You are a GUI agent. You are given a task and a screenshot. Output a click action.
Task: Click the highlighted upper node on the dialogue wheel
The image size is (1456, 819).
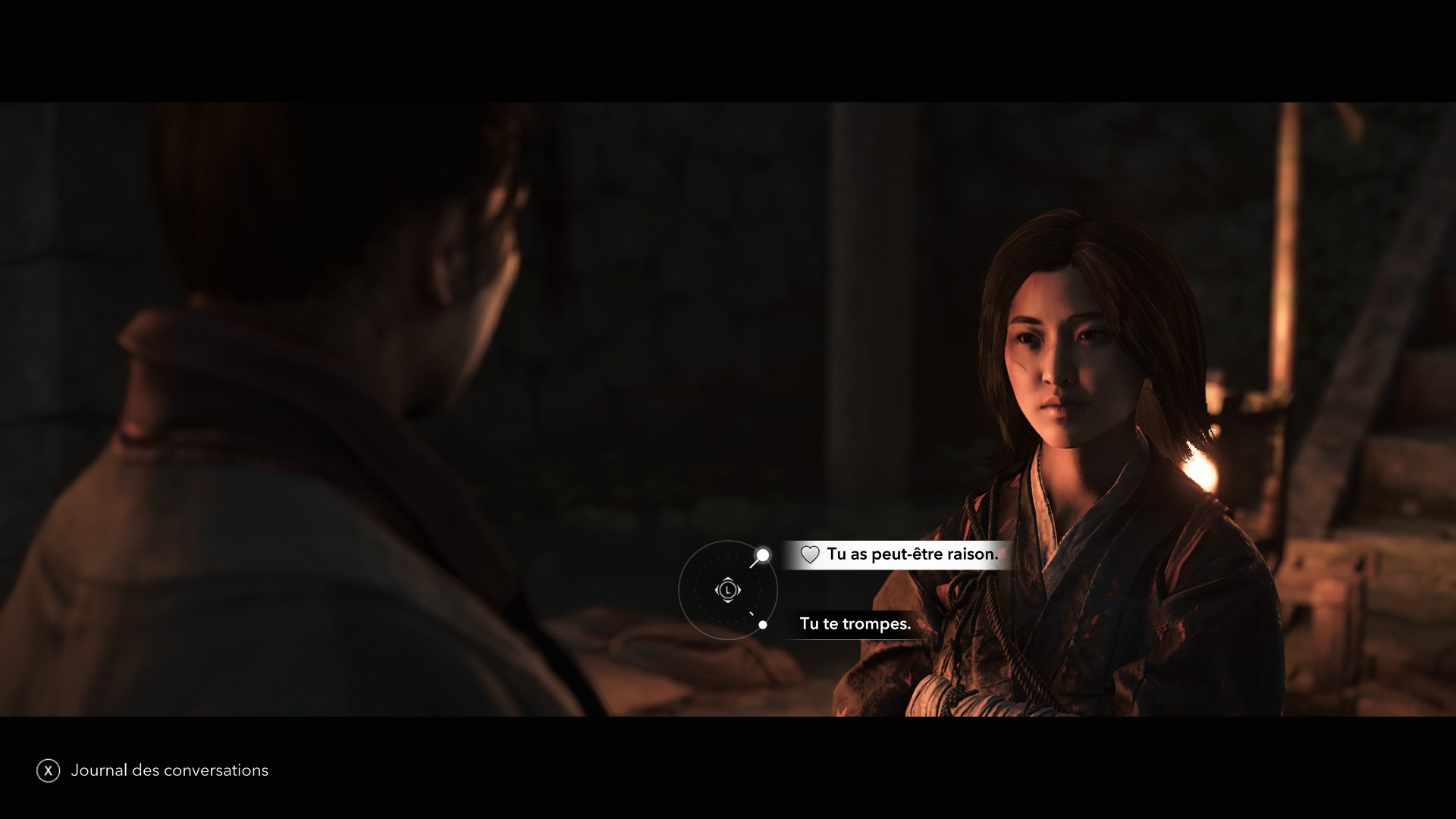click(763, 555)
